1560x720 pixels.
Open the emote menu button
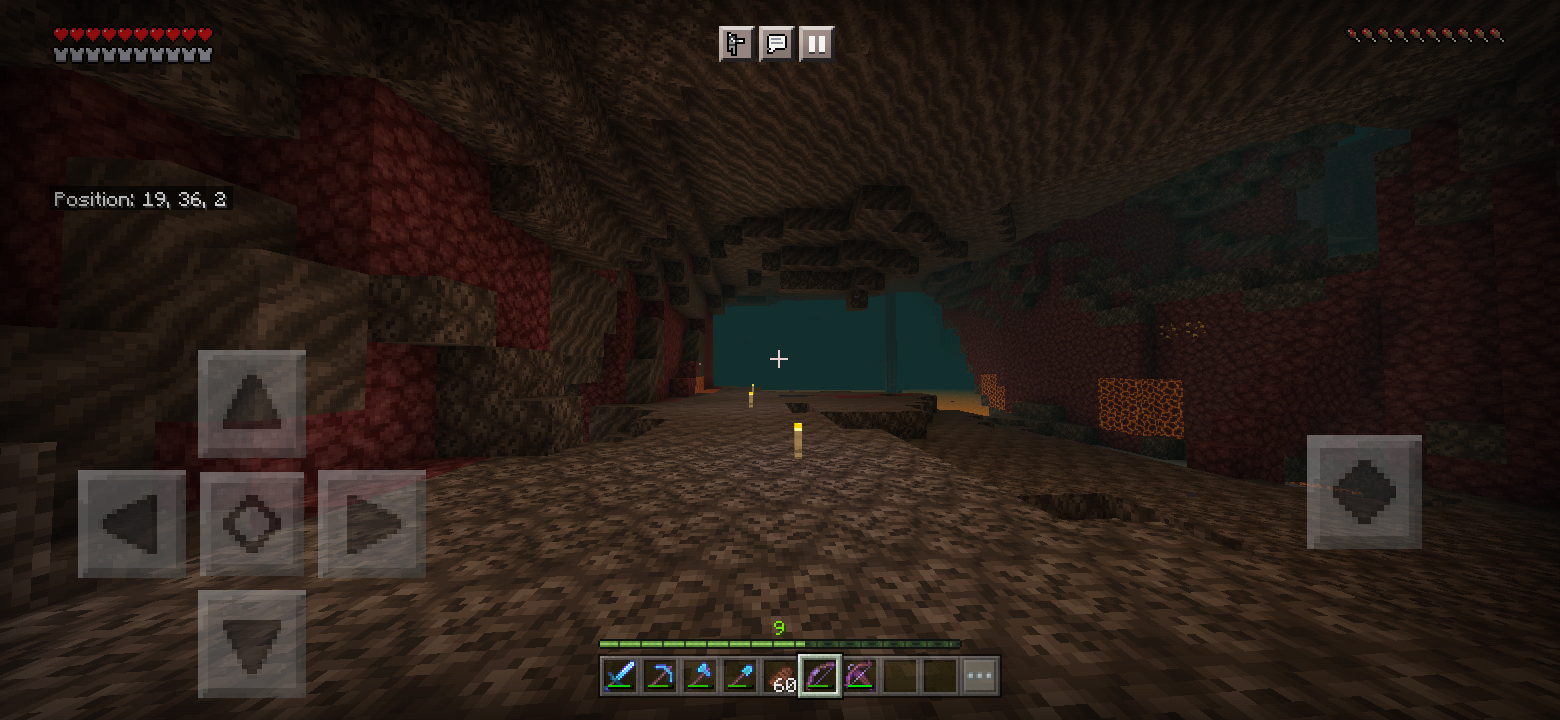pyautogui.click(x=736, y=44)
